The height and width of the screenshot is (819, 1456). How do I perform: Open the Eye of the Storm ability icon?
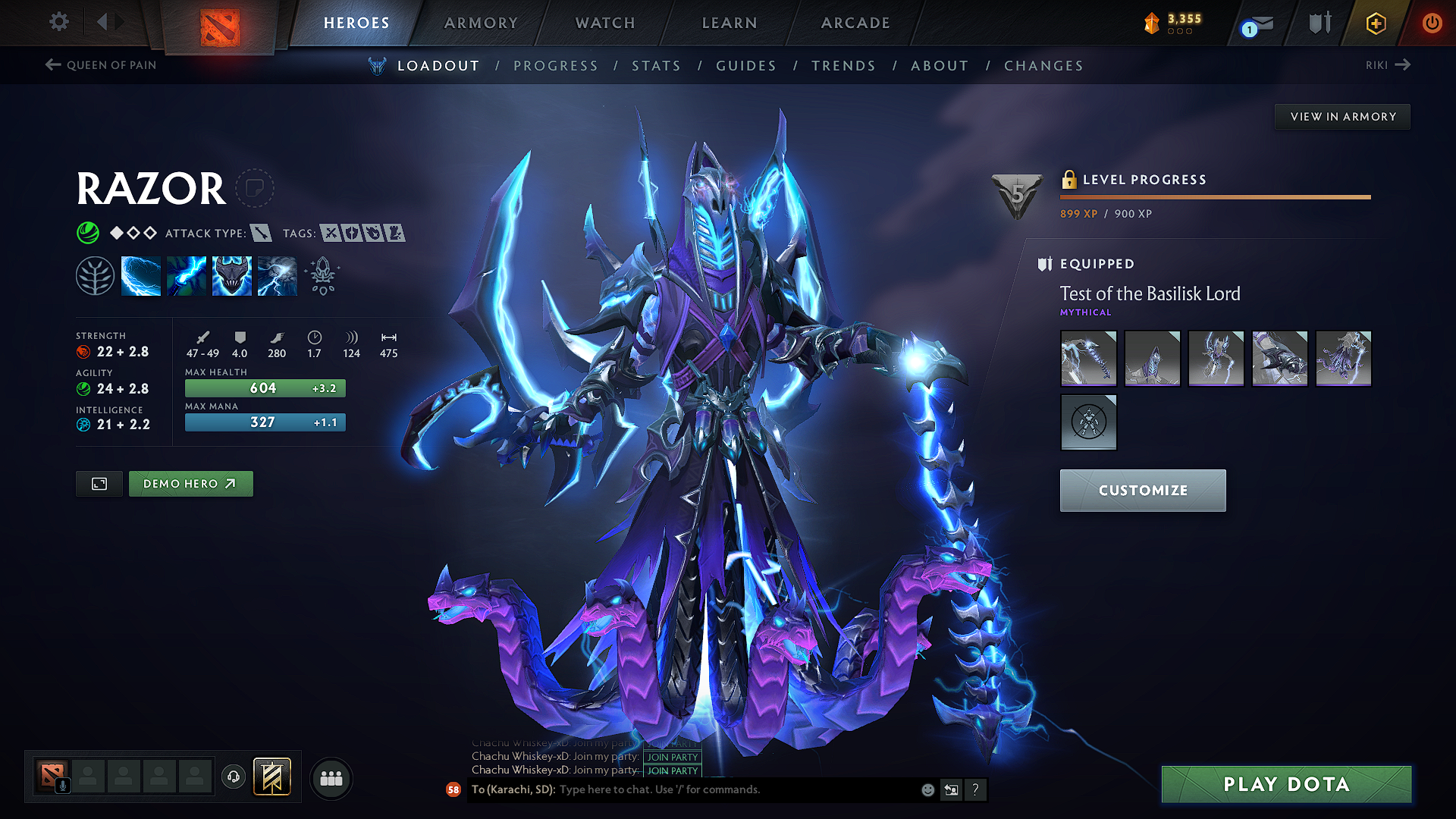(277, 275)
